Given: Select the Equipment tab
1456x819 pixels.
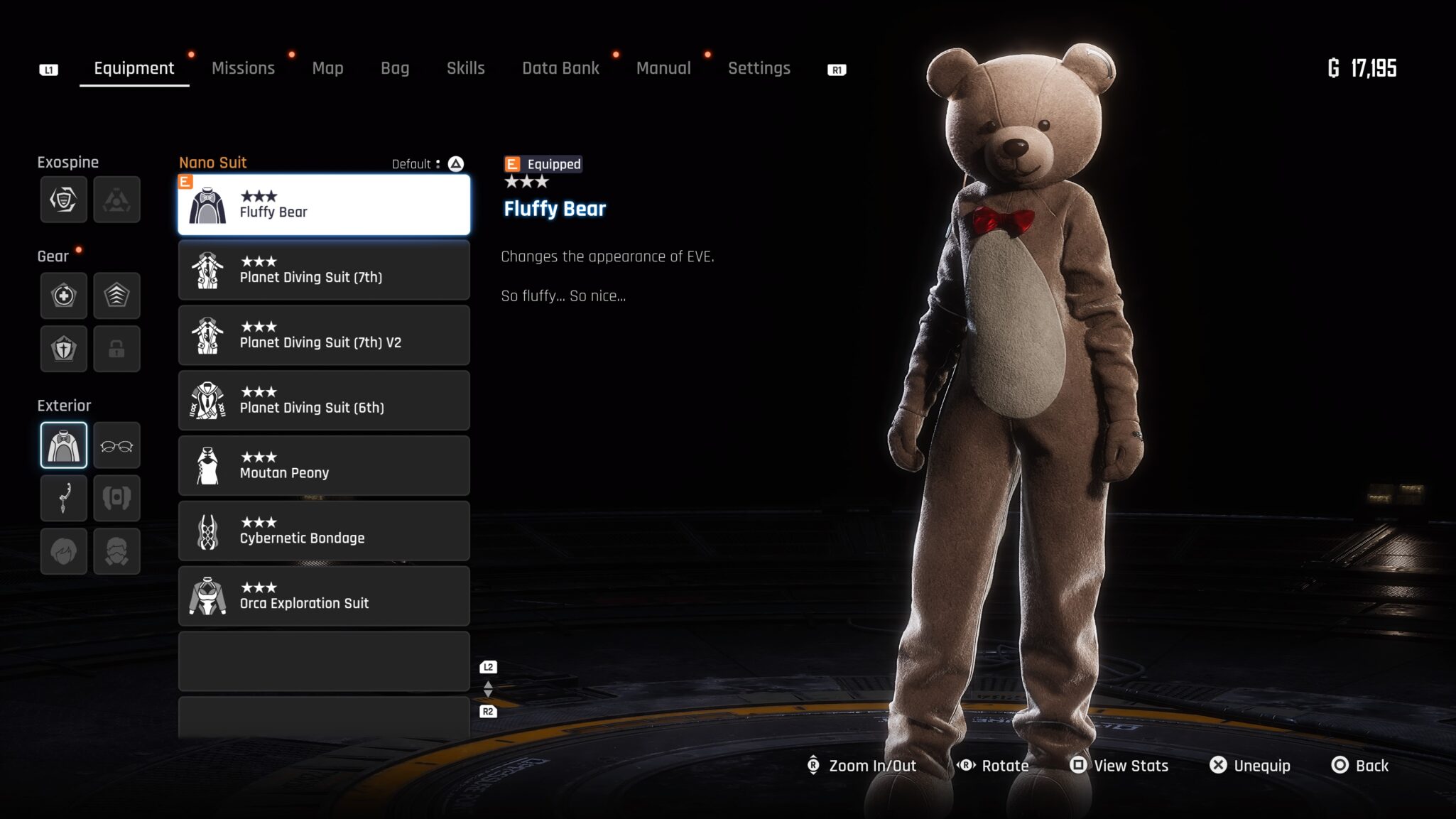Looking at the screenshot, I should coord(134,68).
